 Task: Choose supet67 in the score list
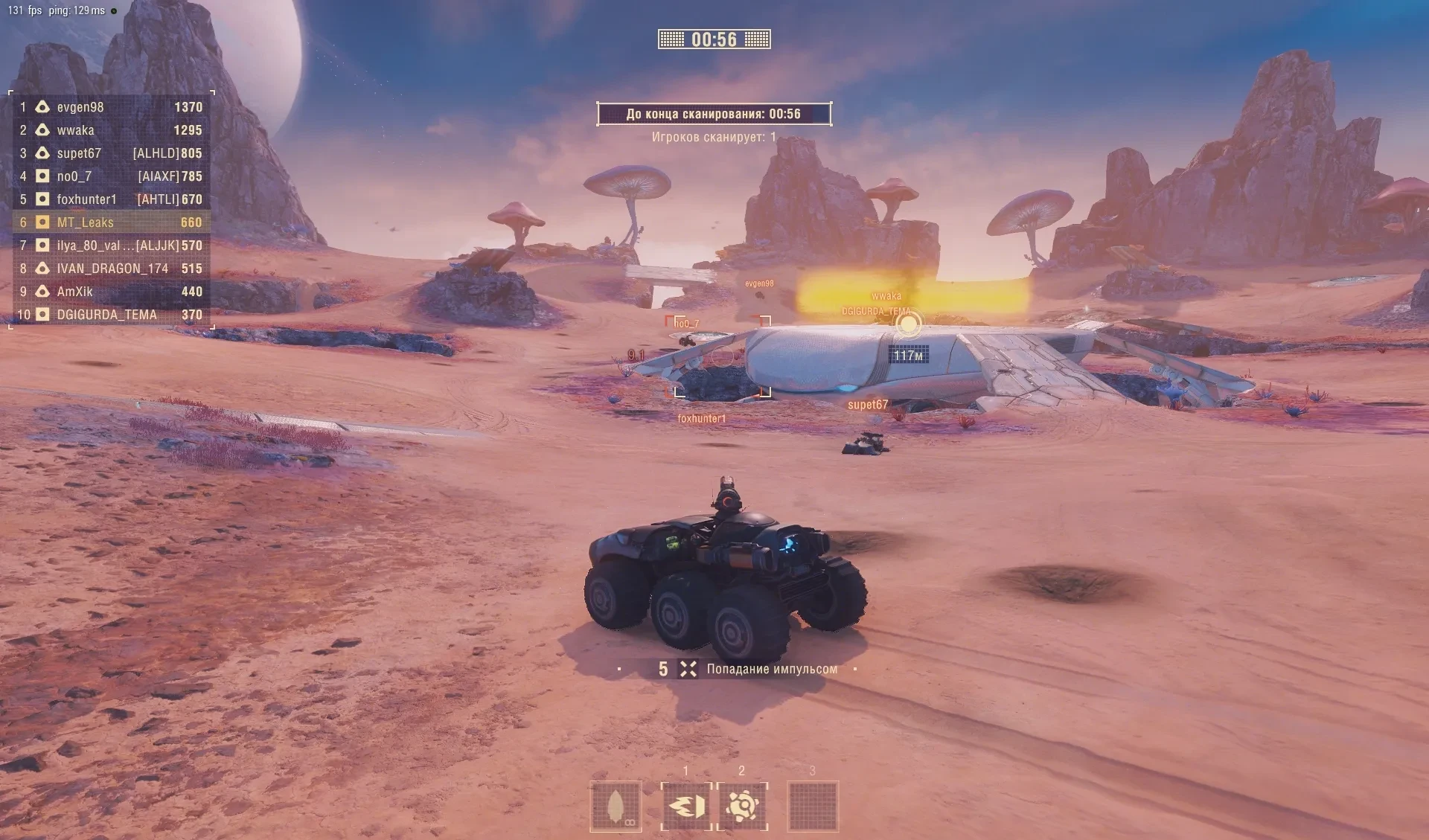click(112, 153)
